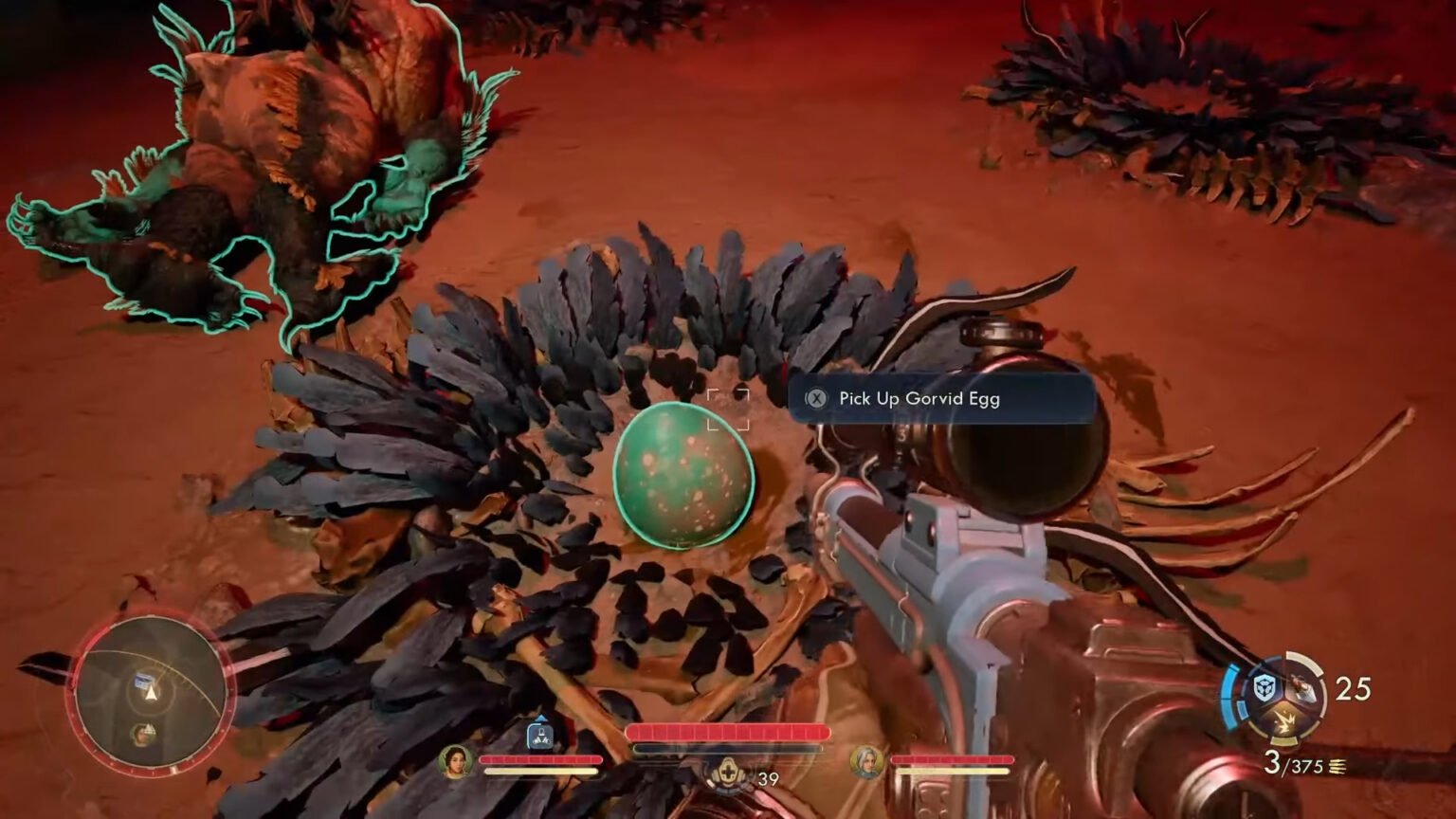Click the green Gorvid Egg in the nest
This screenshot has height=819, width=1456.
tap(684, 476)
